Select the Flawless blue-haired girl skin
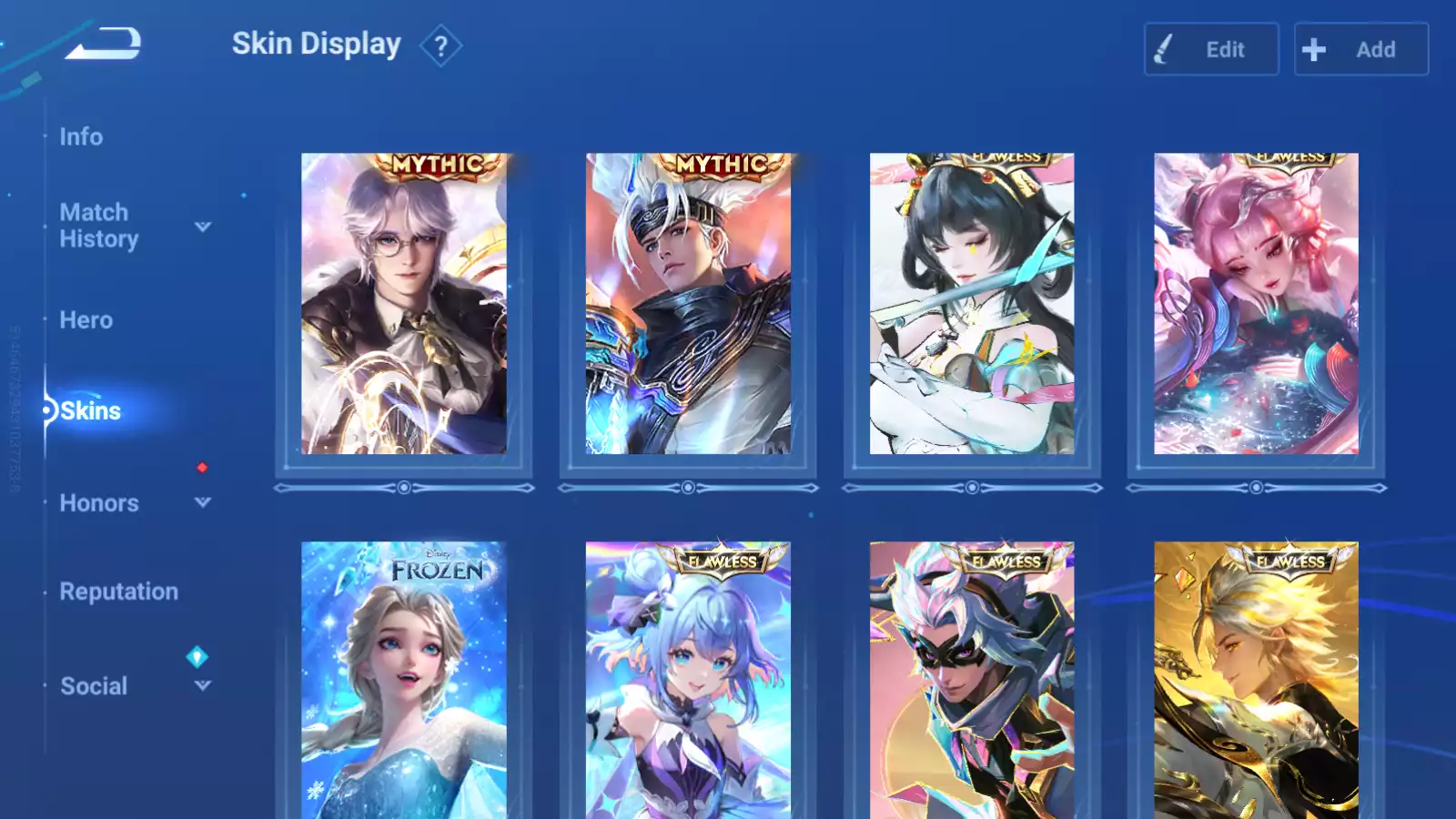1456x819 pixels. tap(688, 681)
